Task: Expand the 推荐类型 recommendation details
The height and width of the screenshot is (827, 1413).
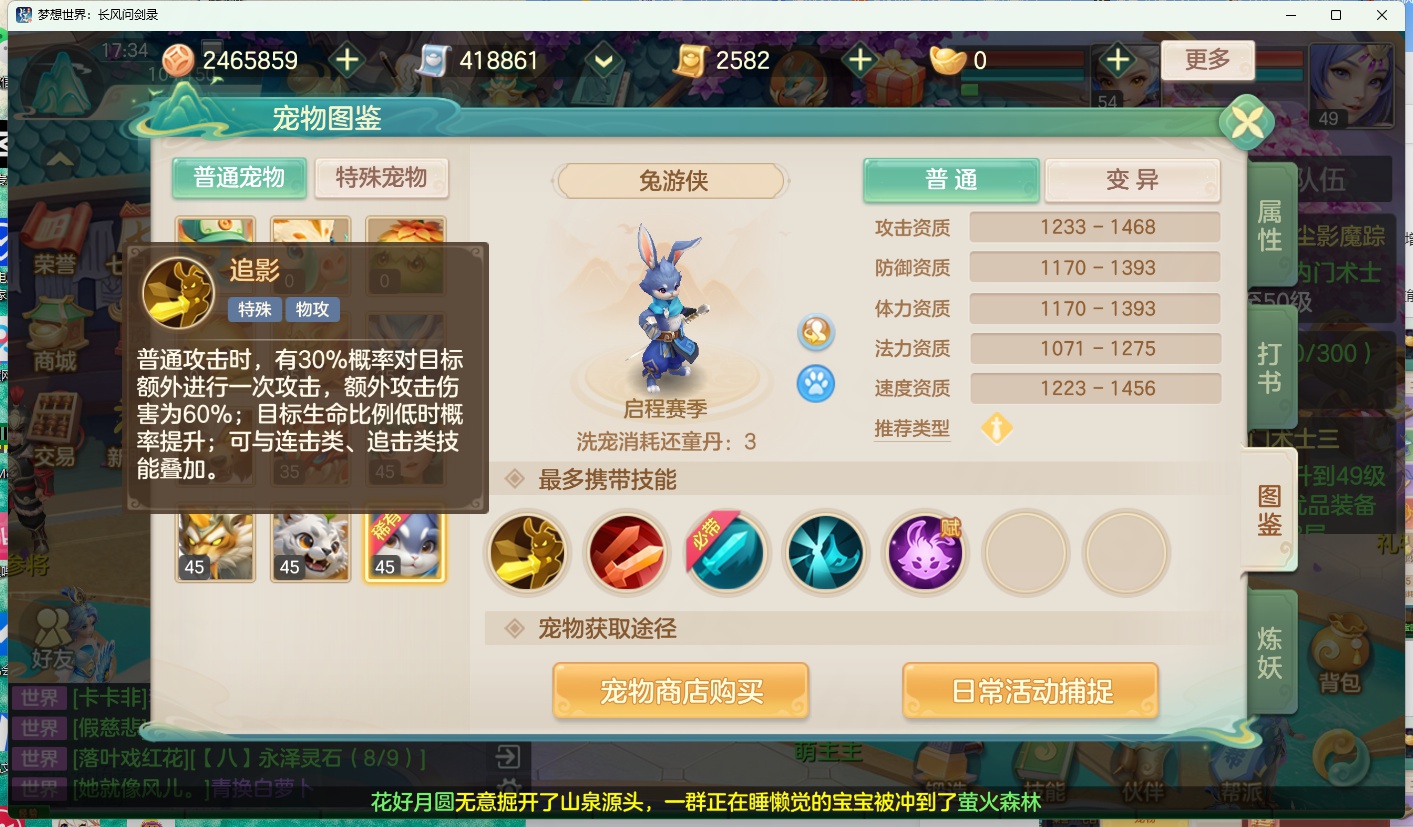Action: [x=996, y=428]
